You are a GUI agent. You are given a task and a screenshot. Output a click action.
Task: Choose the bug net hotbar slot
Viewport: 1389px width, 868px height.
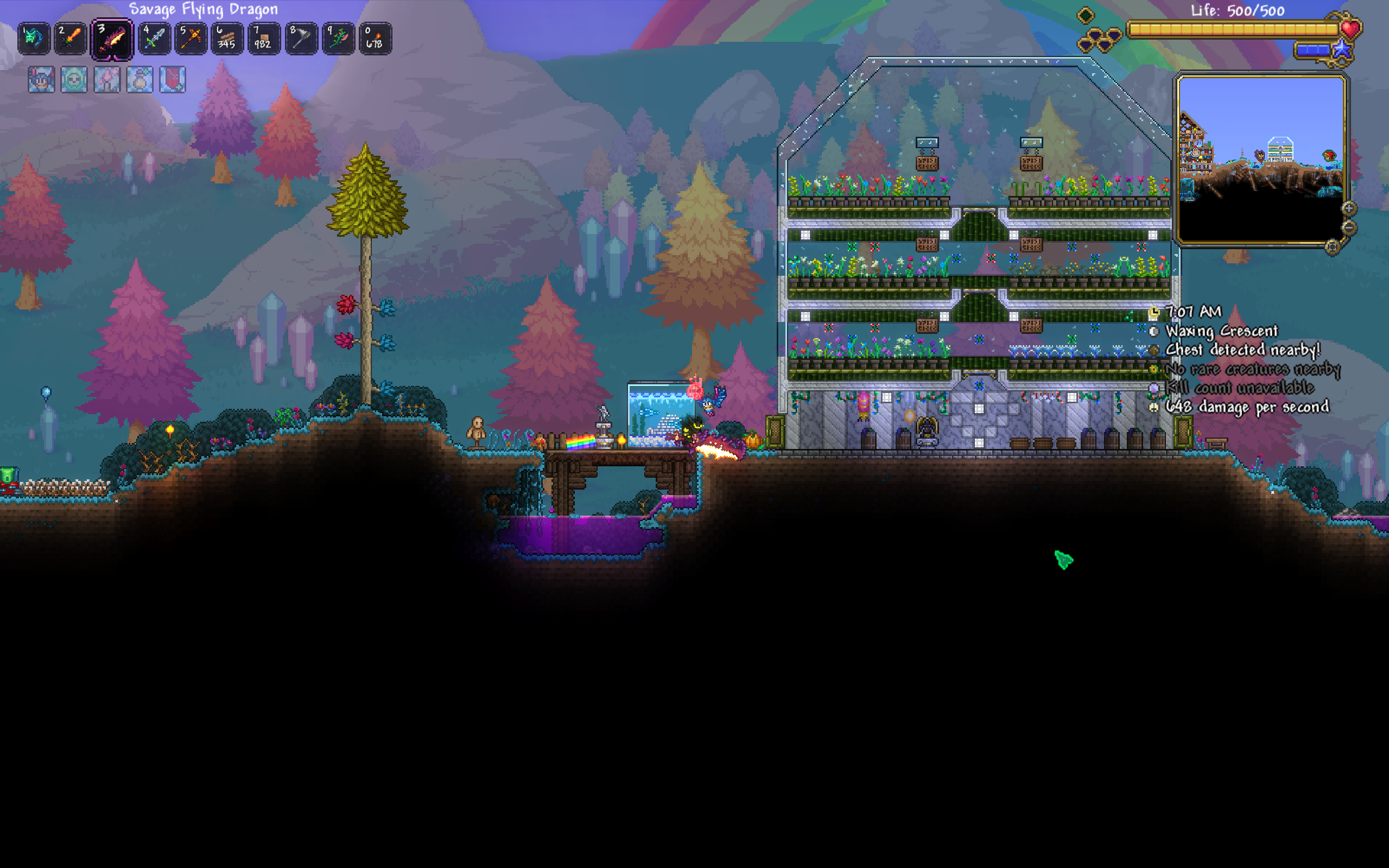click(x=301, y=39)
